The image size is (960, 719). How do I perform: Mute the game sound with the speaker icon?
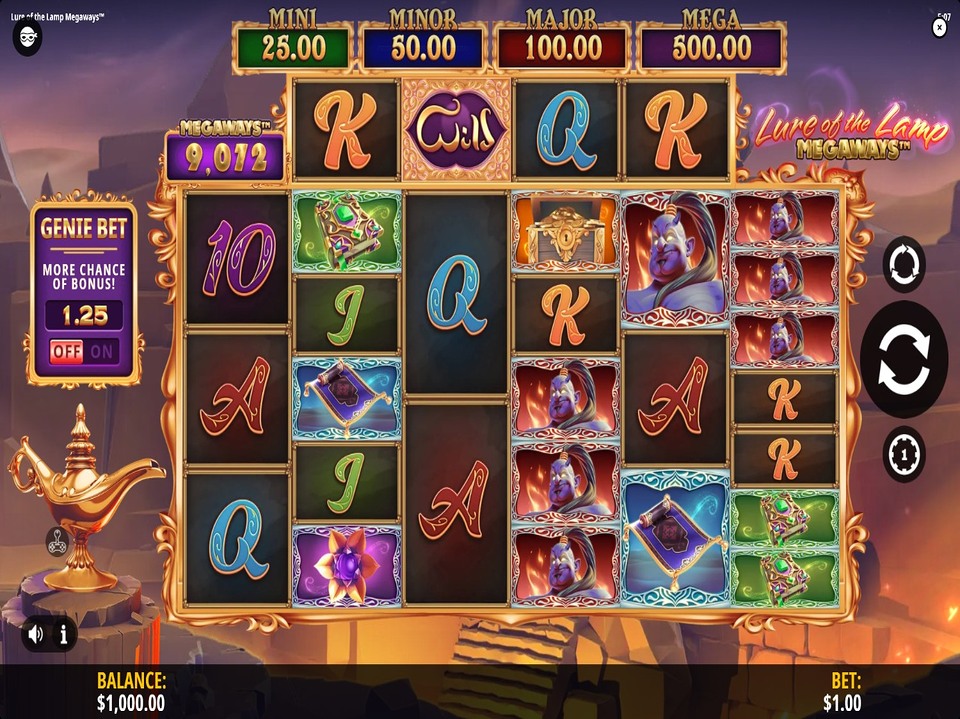37,633
